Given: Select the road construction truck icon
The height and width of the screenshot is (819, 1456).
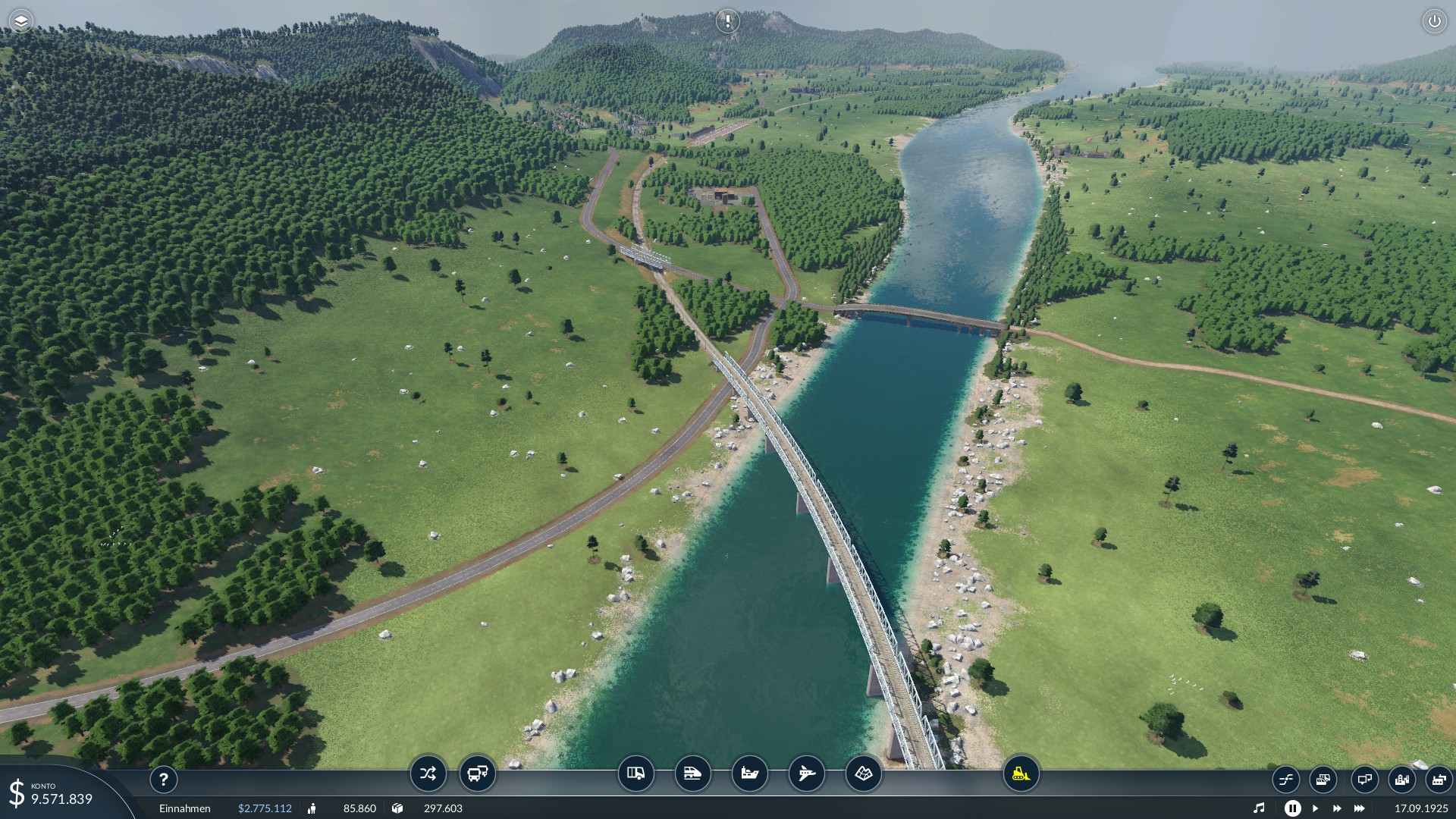Looking at the screenshot, I should click(x=635, y=773).
